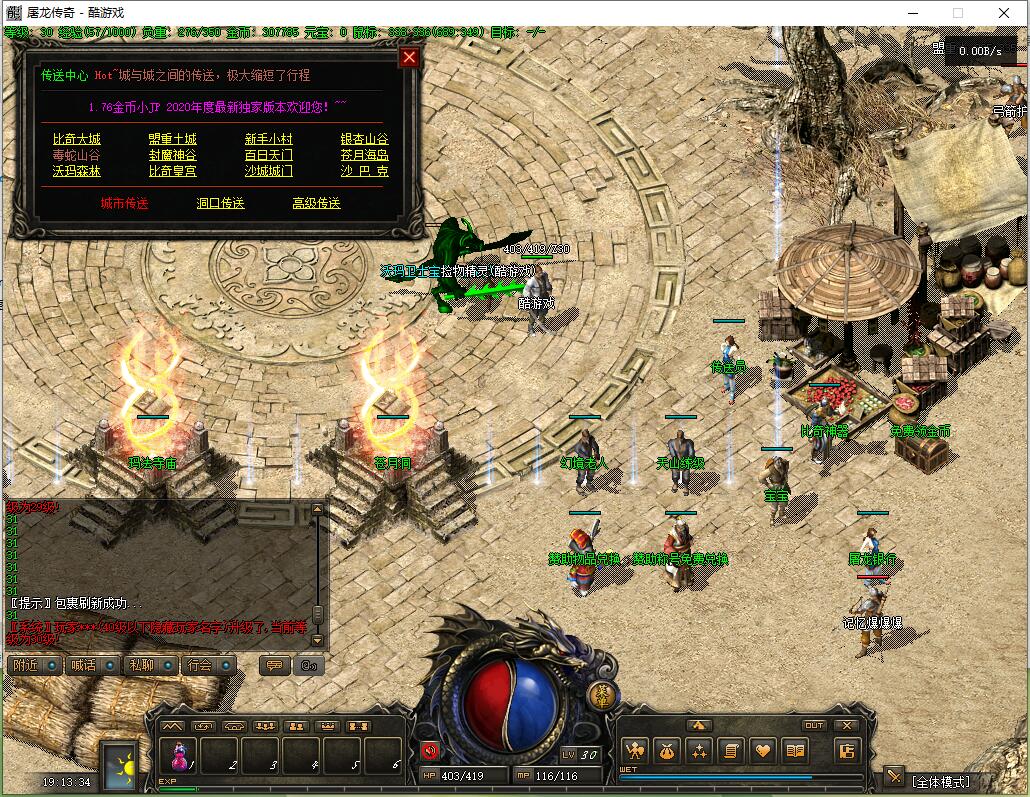Select 新手小村 teleport link
This screenshot has width=1030, height=797.
(x=269, y=139)
